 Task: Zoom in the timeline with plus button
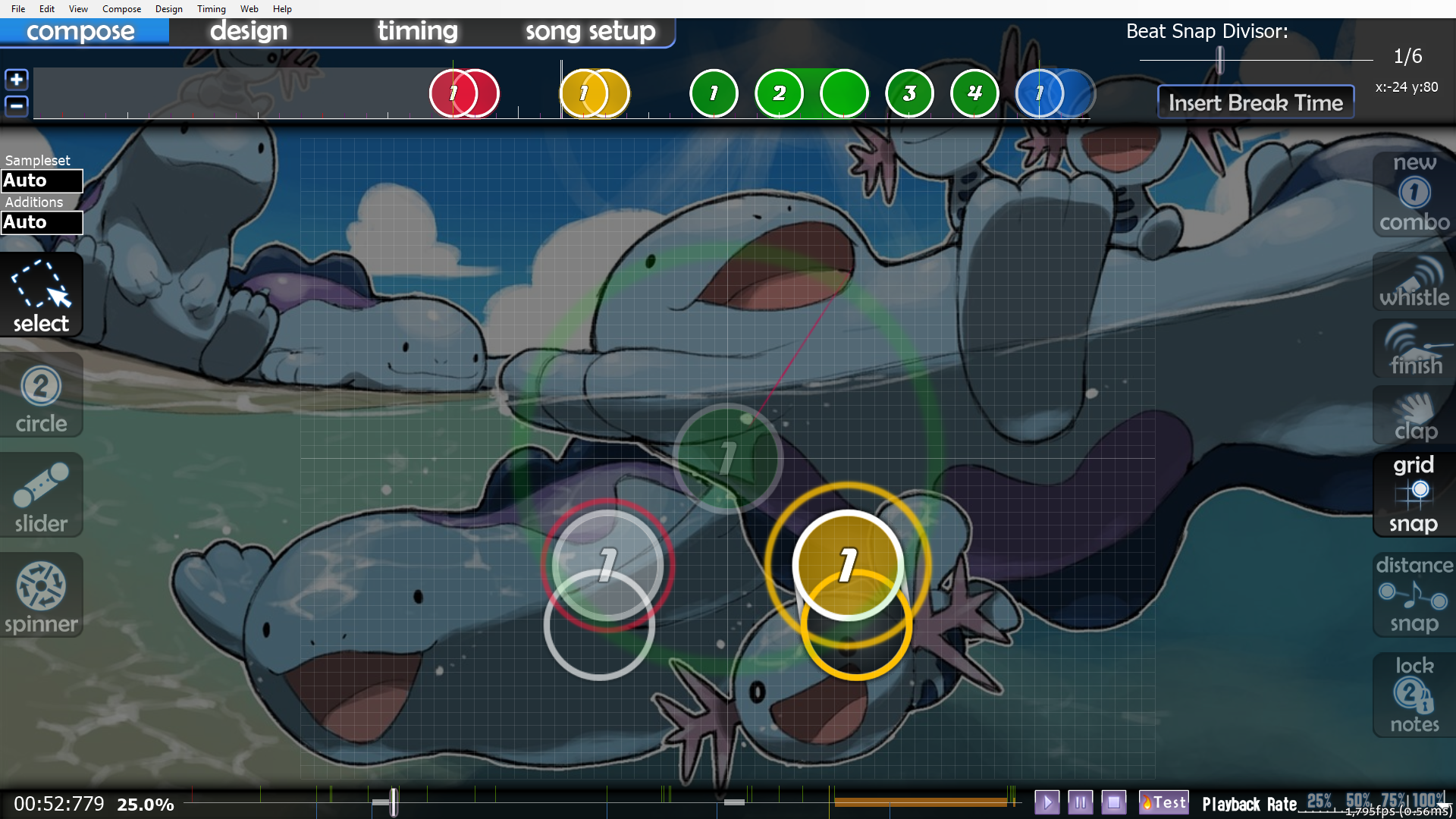17,80
